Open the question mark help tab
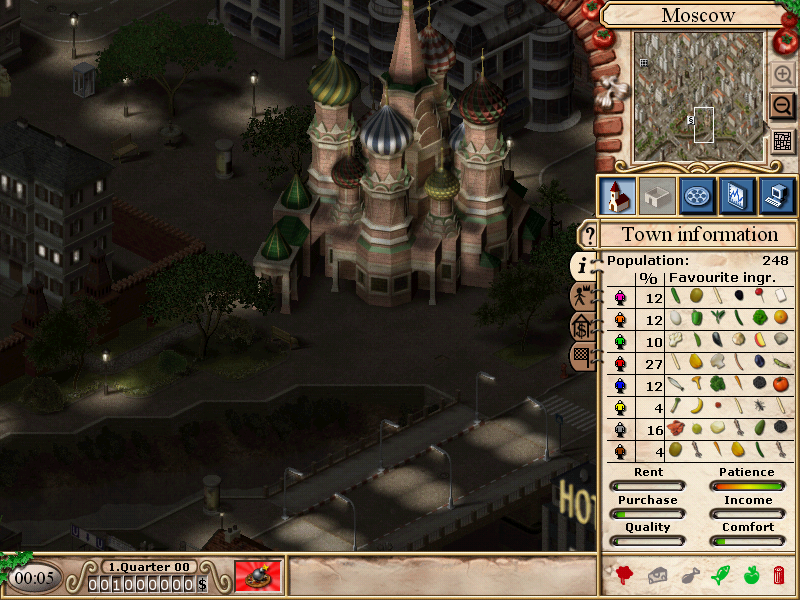This screenshot has width=800, height=600. pos(588,236)
